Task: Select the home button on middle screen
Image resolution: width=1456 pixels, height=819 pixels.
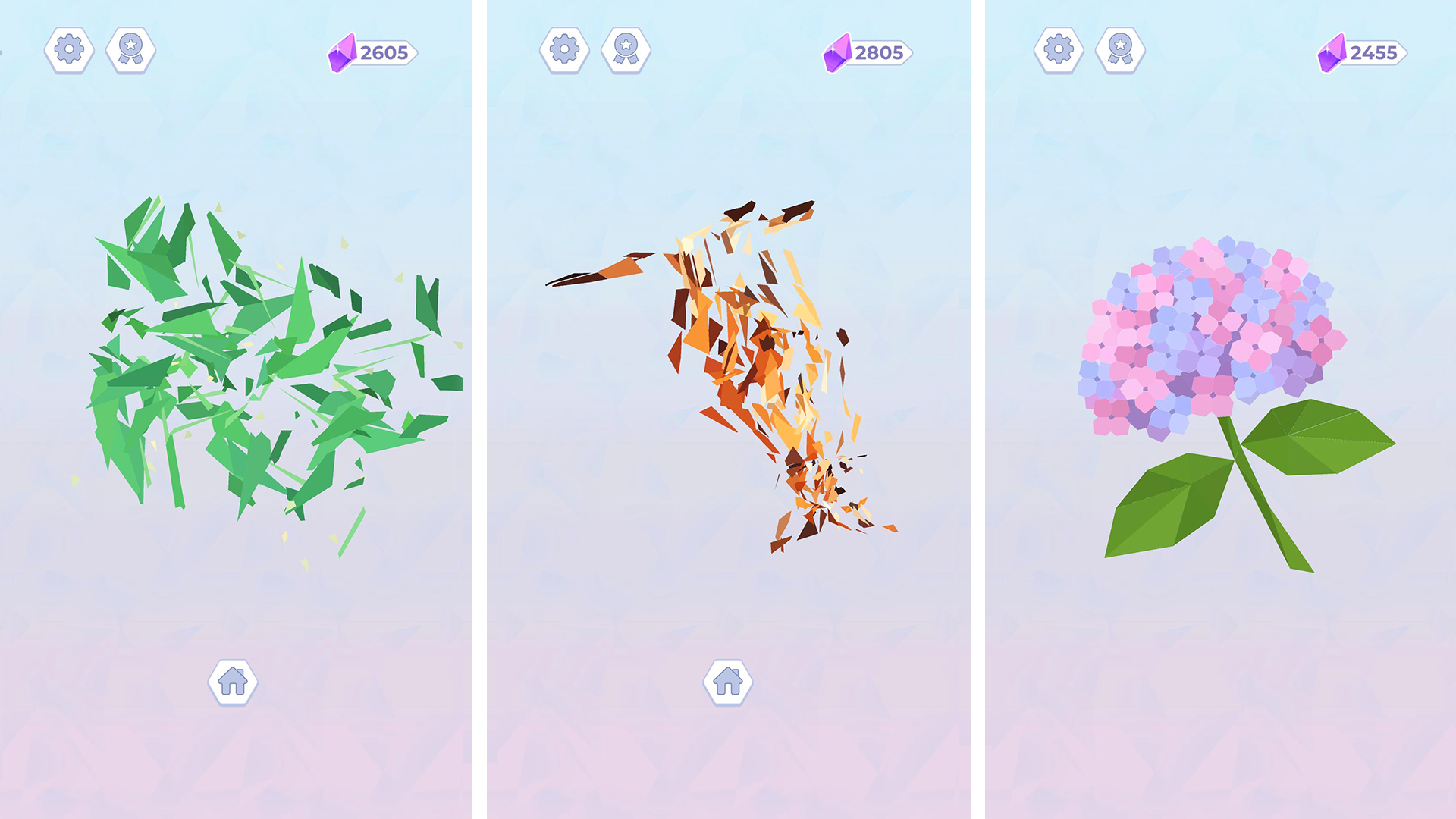Action: click(x=728, y=681)
